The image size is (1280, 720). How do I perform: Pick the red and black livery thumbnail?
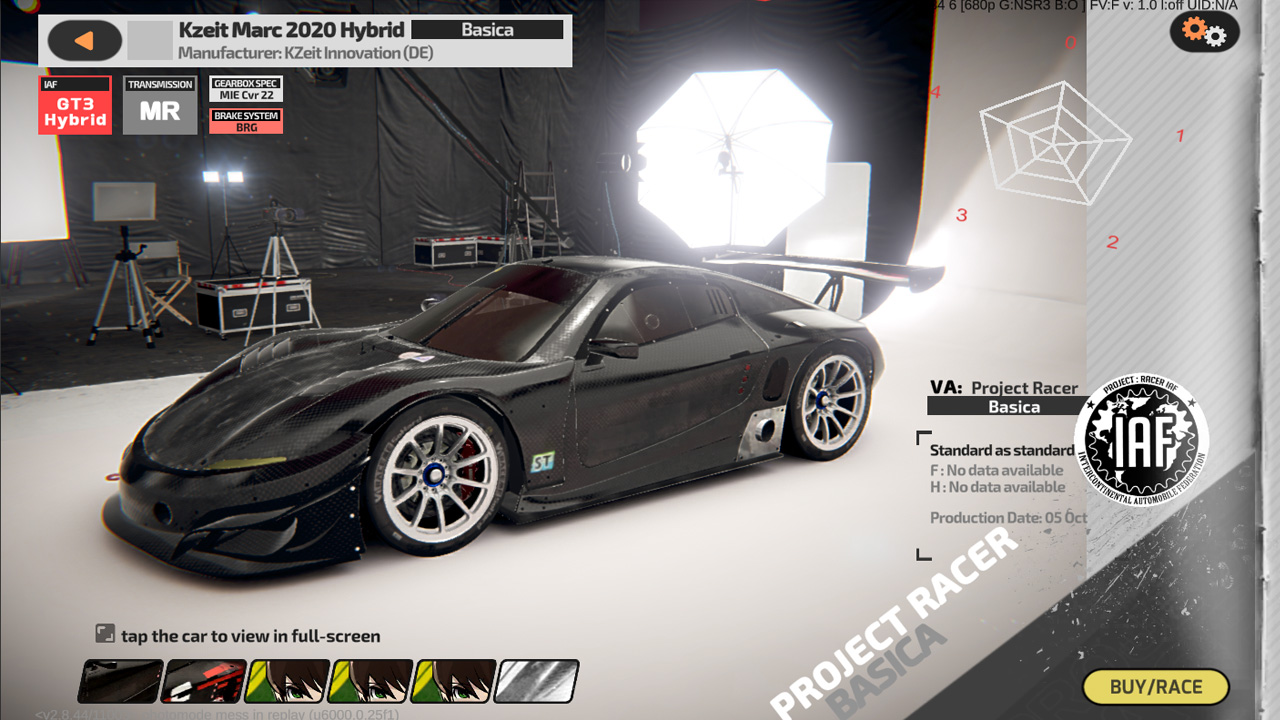(204, 681)
